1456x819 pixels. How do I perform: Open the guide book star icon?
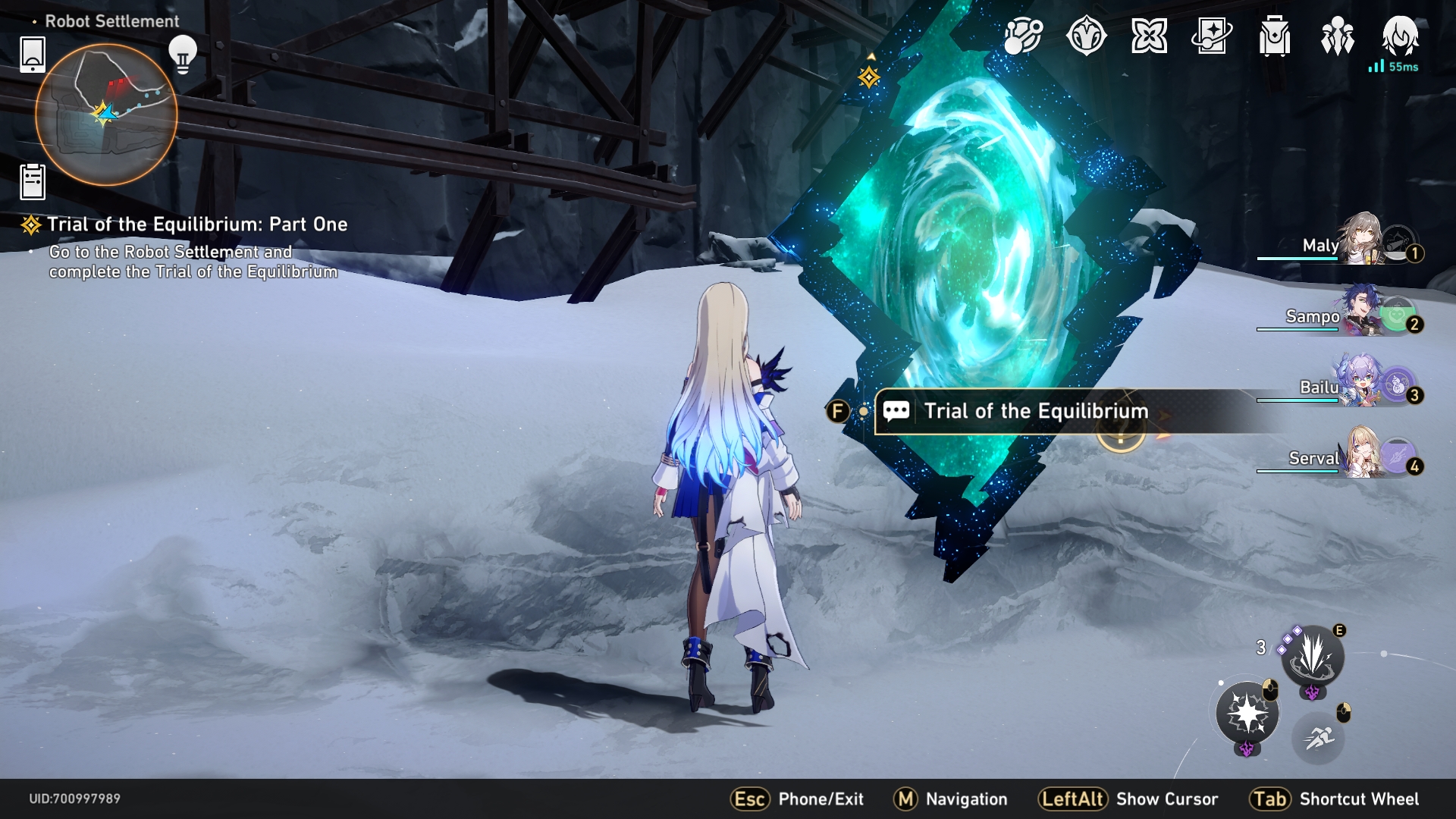[1212, 36]
